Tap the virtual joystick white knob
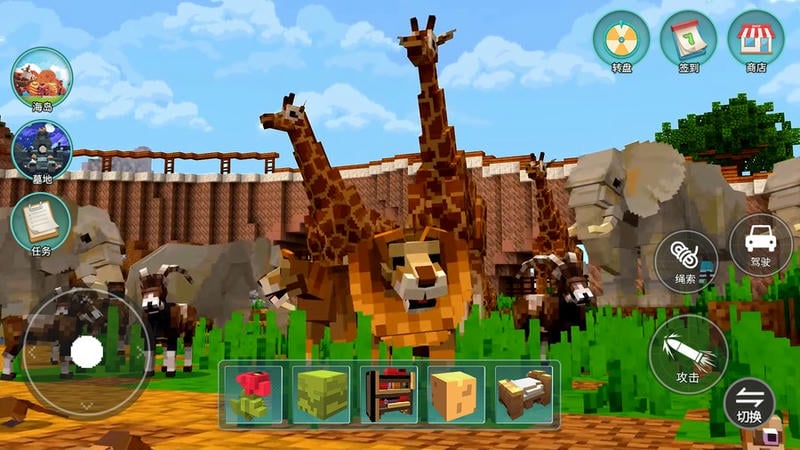Viewport: 800px width, 450px height. [88, 351]
